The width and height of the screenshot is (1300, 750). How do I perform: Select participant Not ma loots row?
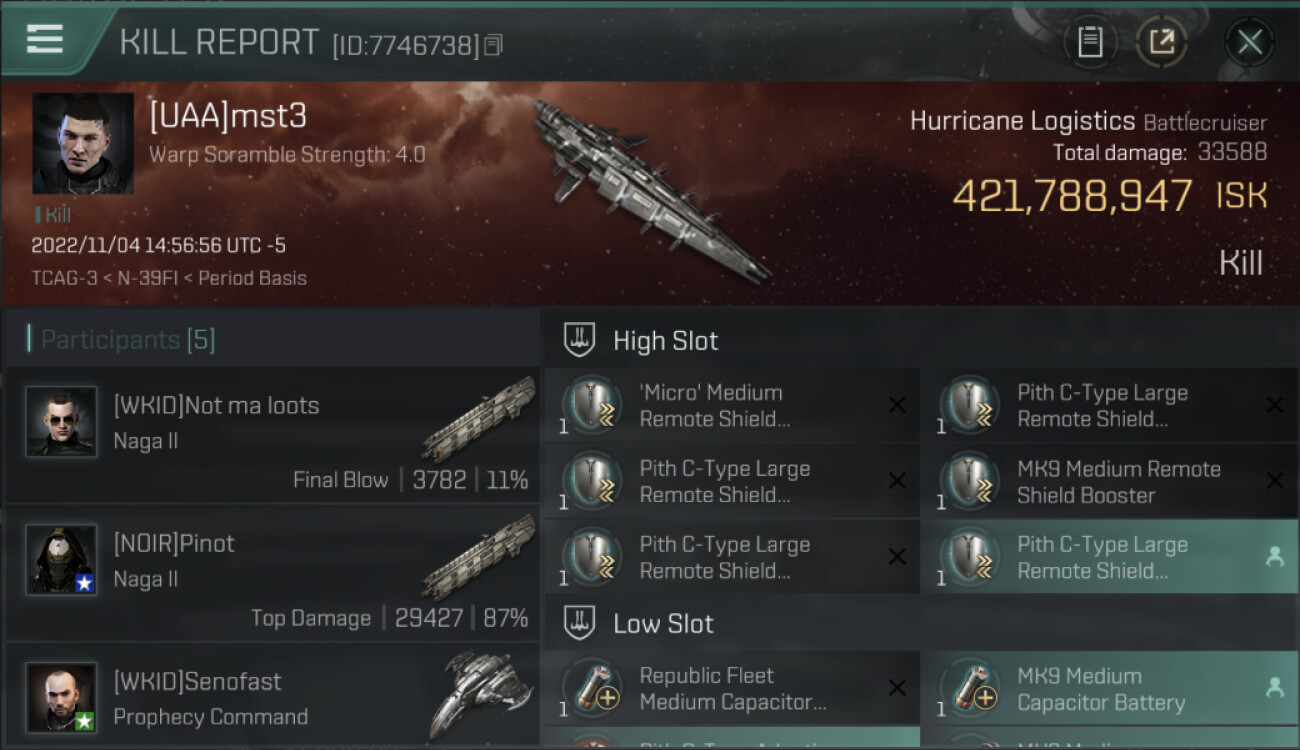pyautogui.click(x=272, y=435)
